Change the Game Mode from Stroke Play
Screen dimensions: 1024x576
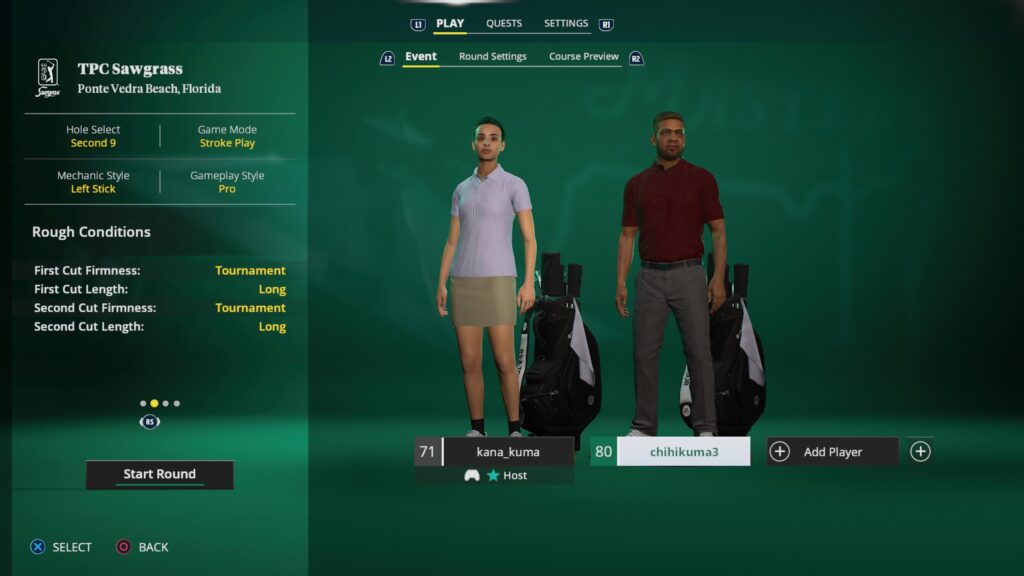coord(227,136)
